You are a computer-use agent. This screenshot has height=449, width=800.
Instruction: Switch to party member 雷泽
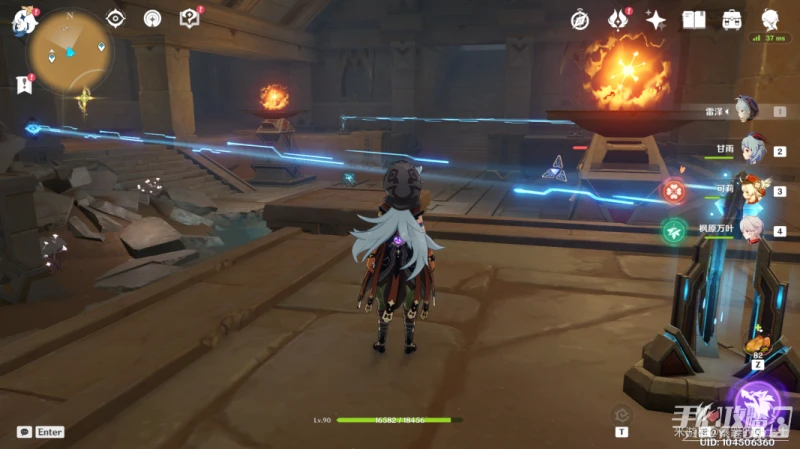(746, 110)
